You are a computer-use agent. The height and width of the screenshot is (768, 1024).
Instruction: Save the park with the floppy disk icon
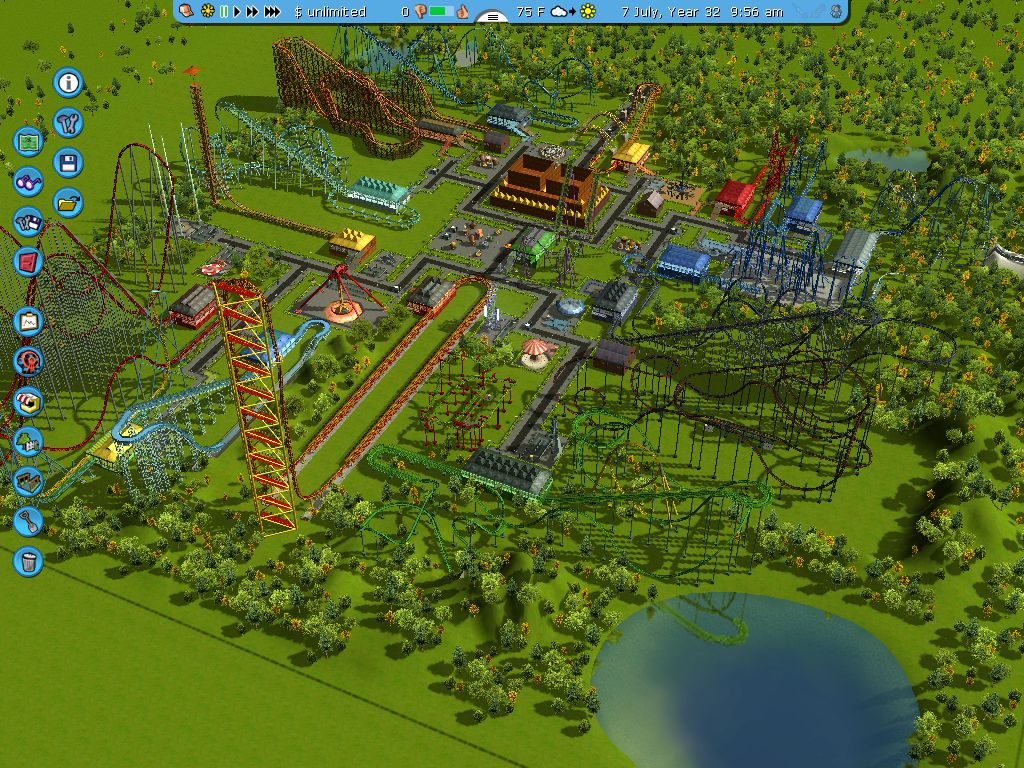coord(68,162)
